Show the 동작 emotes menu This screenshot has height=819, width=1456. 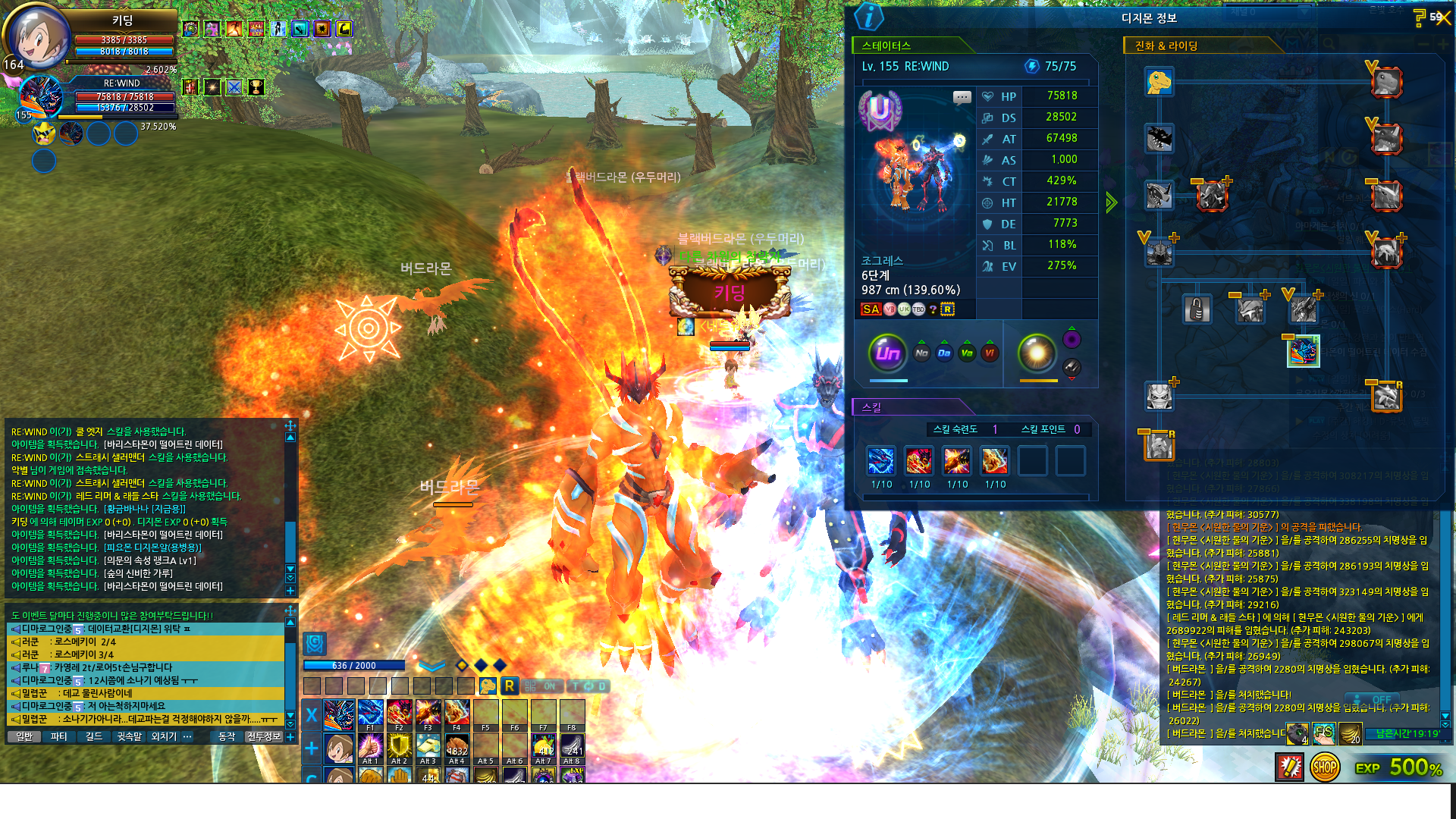click(x=227, y=736)
